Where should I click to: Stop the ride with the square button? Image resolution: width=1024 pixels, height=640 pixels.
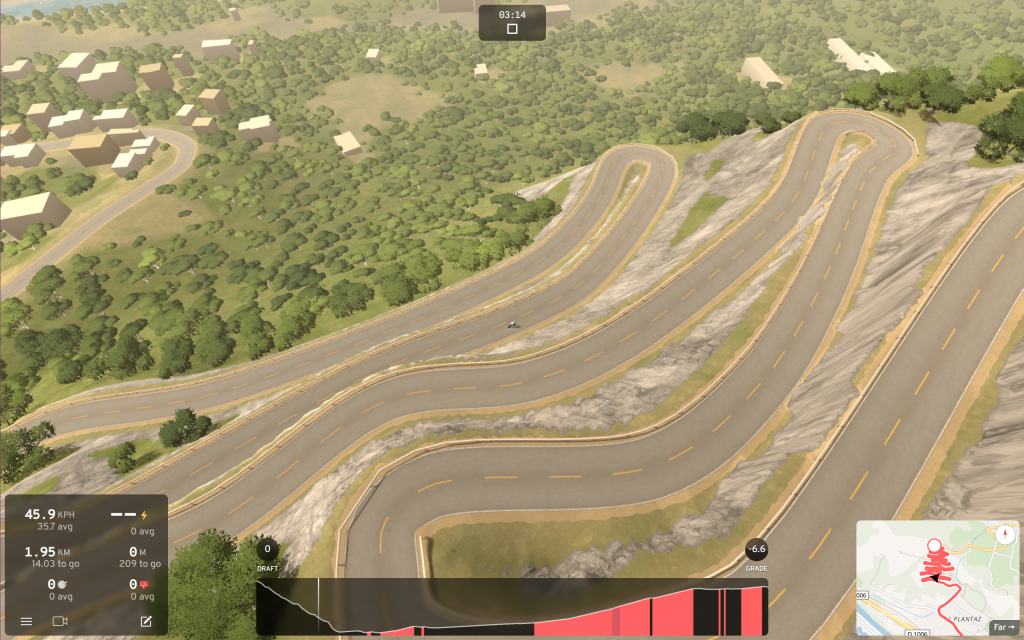point(512,29)
